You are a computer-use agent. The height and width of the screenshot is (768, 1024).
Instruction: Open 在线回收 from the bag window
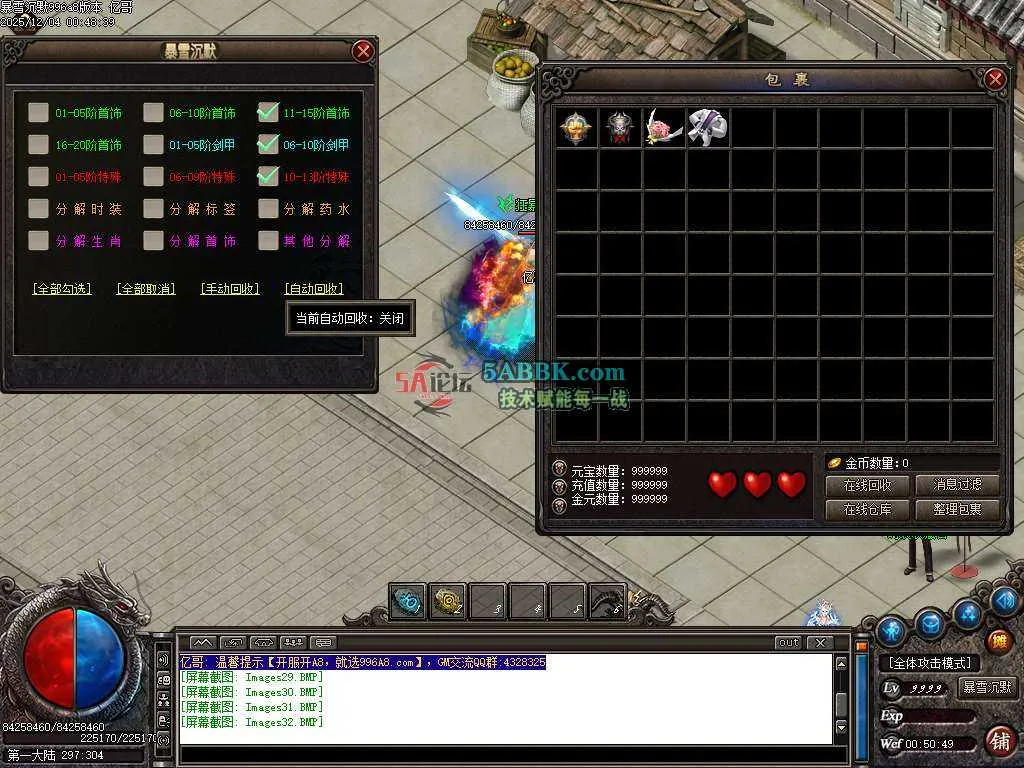(867, 485)
